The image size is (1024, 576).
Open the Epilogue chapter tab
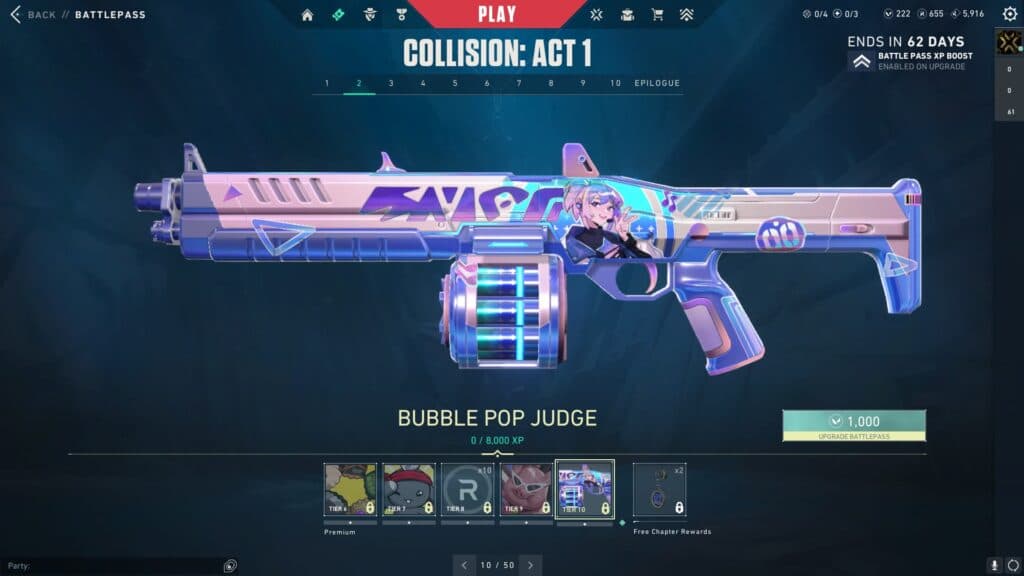(x=657, y=83)
